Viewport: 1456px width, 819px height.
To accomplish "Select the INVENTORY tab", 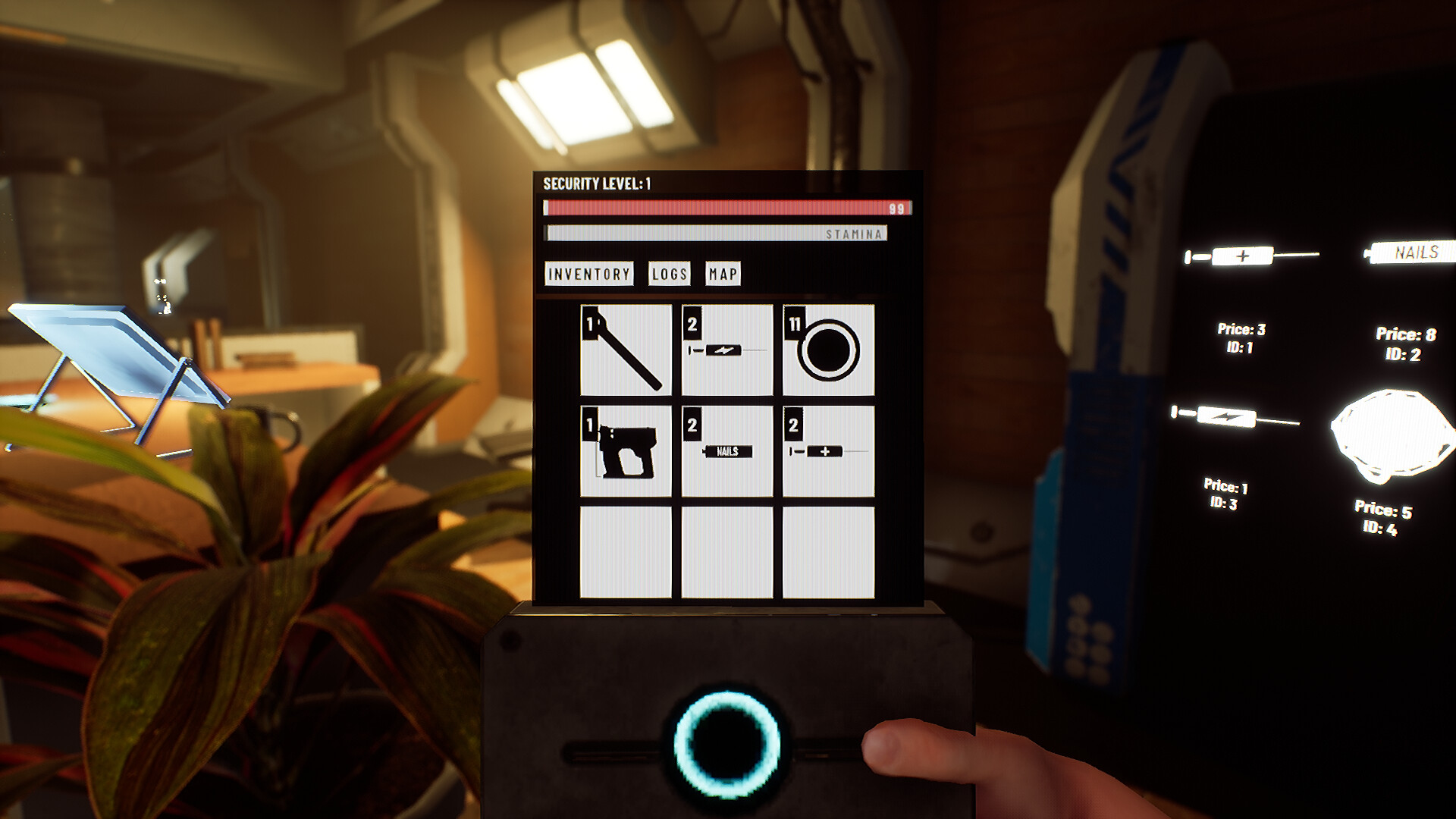I will point(588,275).
